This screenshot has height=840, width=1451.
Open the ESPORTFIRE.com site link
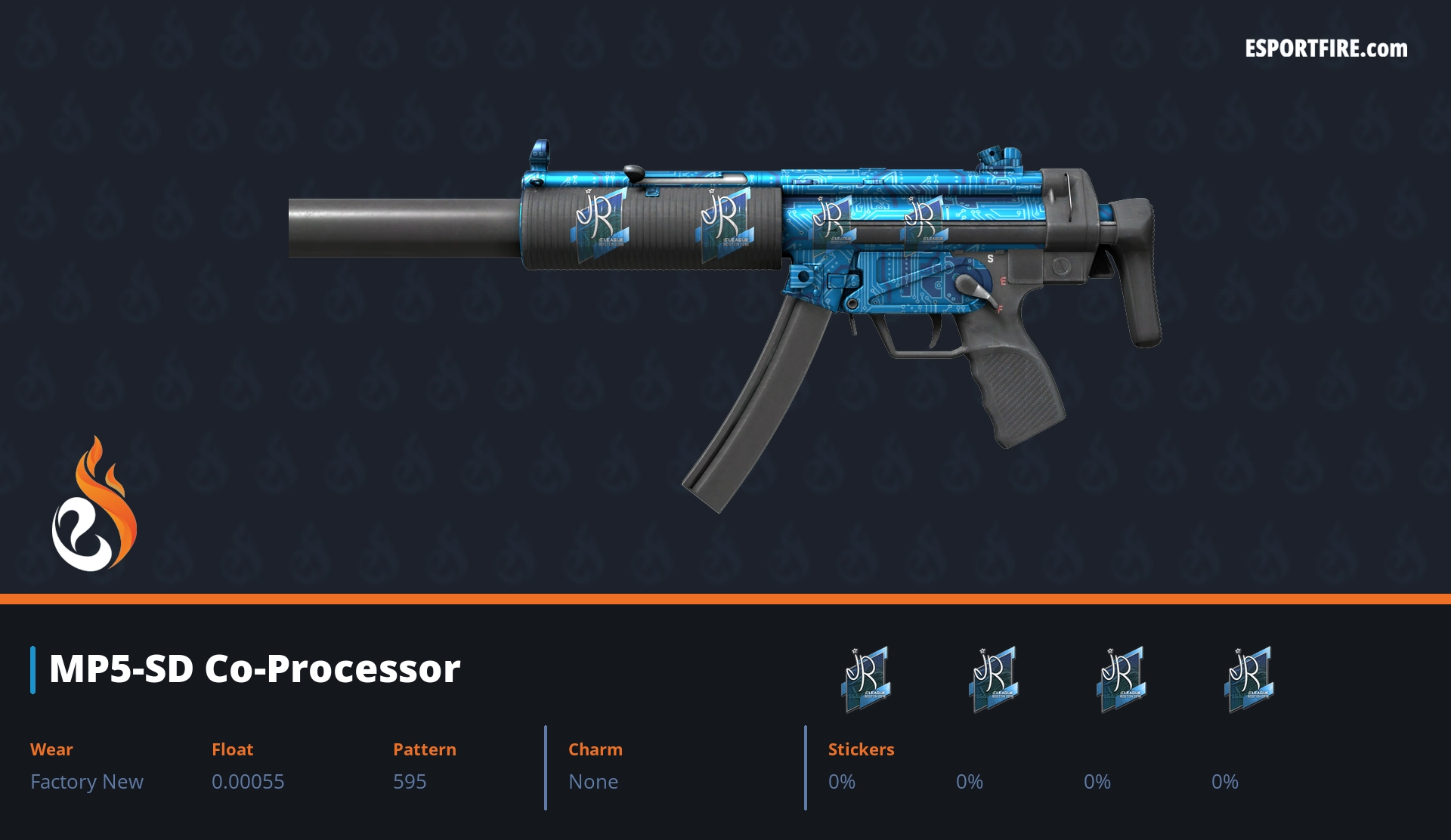pyautogui.click(x=1326, y=49)
